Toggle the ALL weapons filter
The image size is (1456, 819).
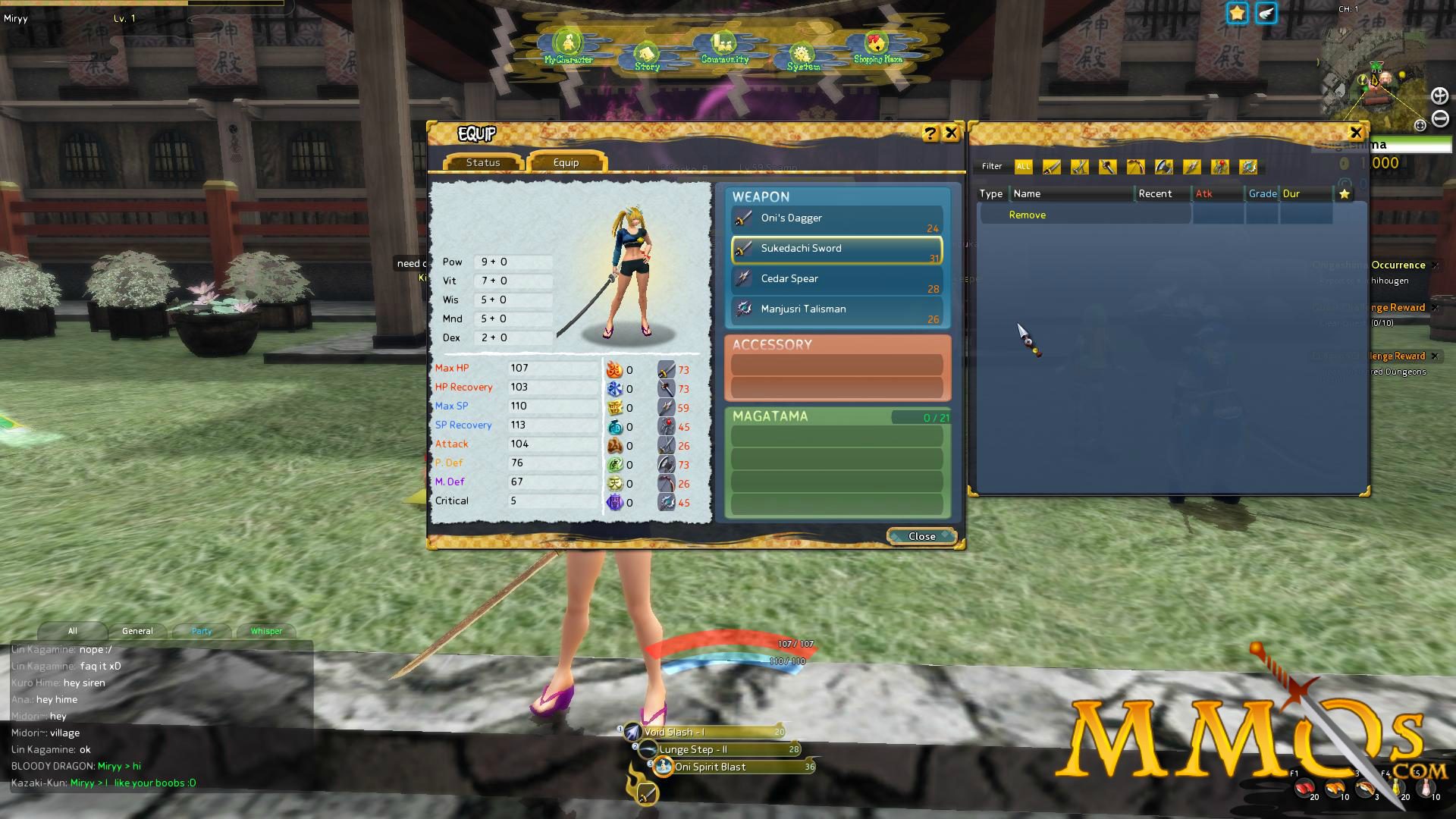coord(1024,167)
